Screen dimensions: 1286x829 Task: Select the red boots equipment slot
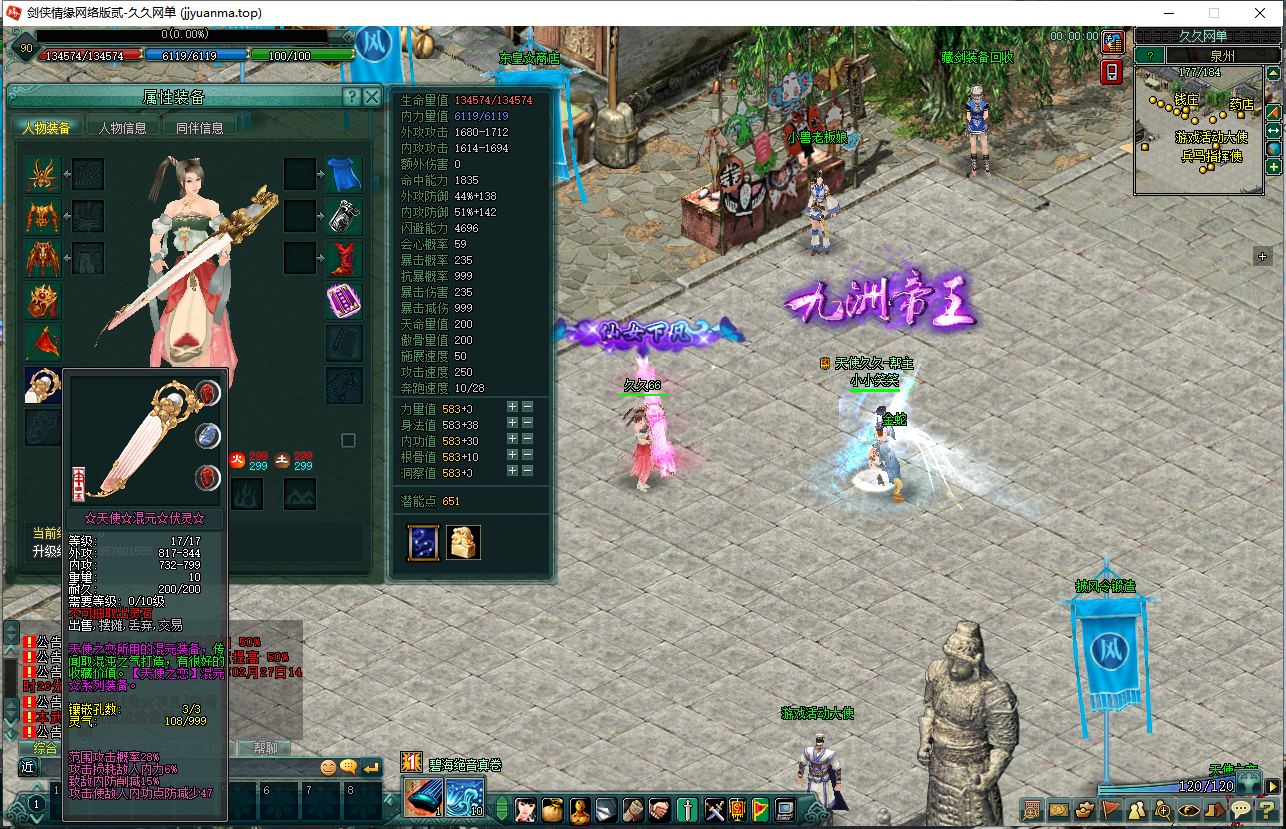[x=344, y=259]
